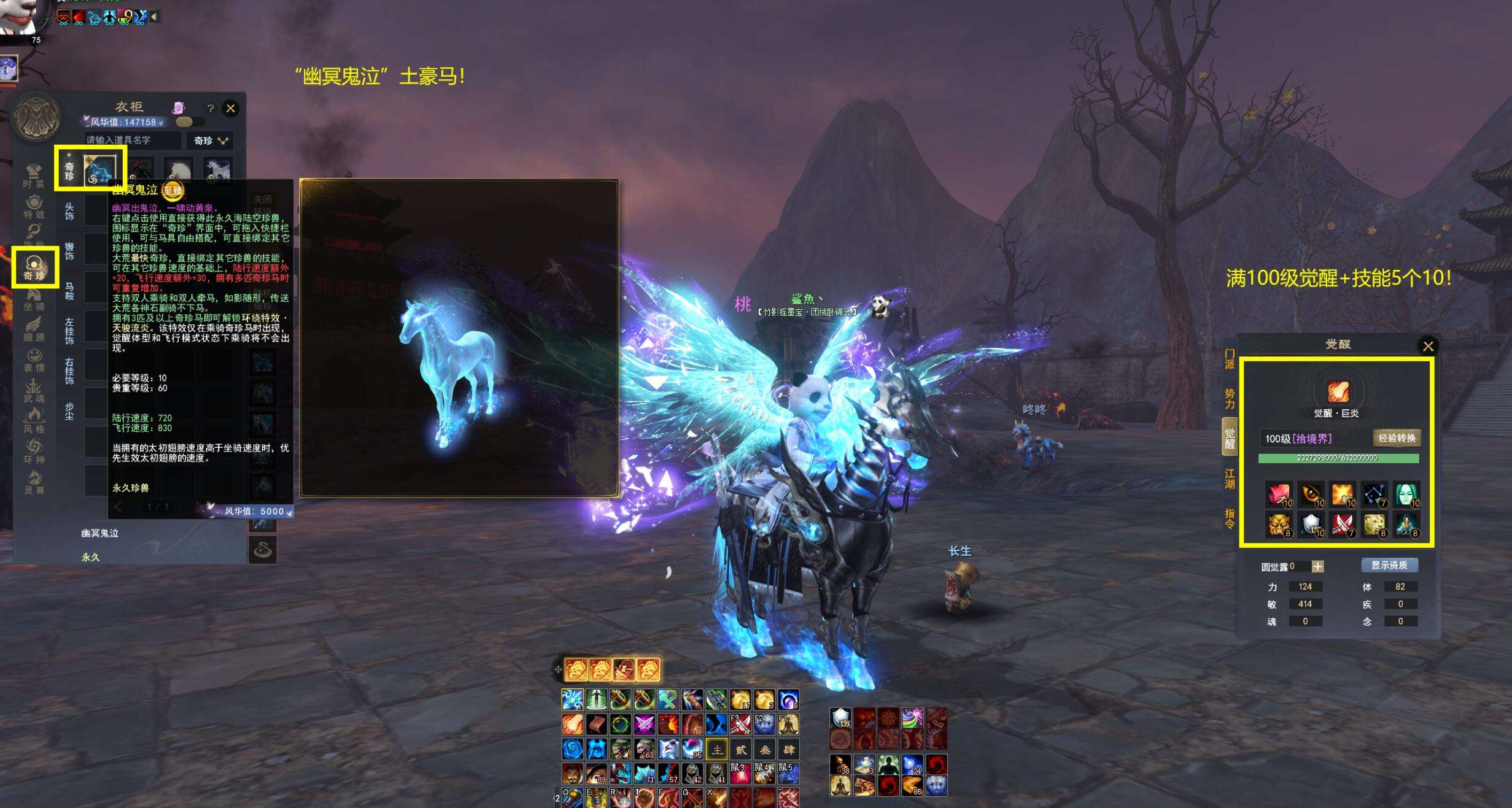Type in the 请输入道具名字 search field

coord(132,140)
